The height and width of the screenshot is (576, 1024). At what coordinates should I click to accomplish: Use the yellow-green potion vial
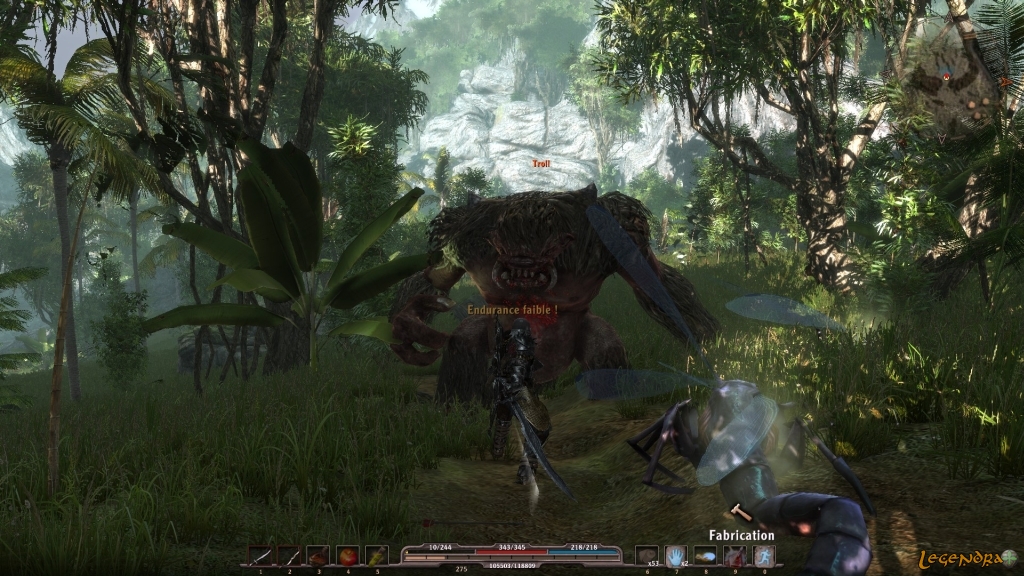[x=376, y=555]
